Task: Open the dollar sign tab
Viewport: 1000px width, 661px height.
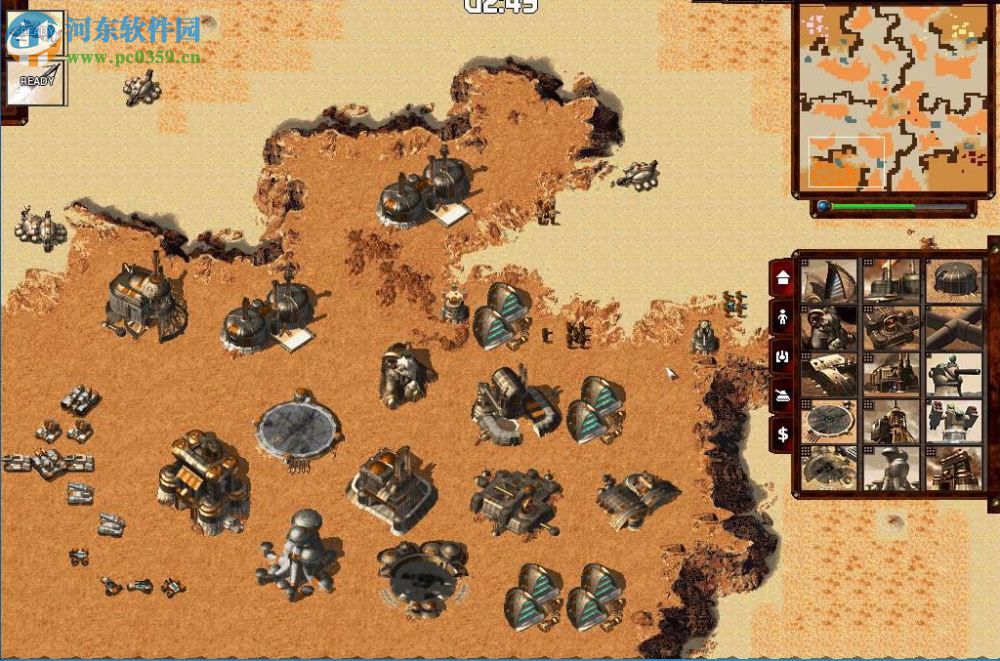Action: click(783, 434)
